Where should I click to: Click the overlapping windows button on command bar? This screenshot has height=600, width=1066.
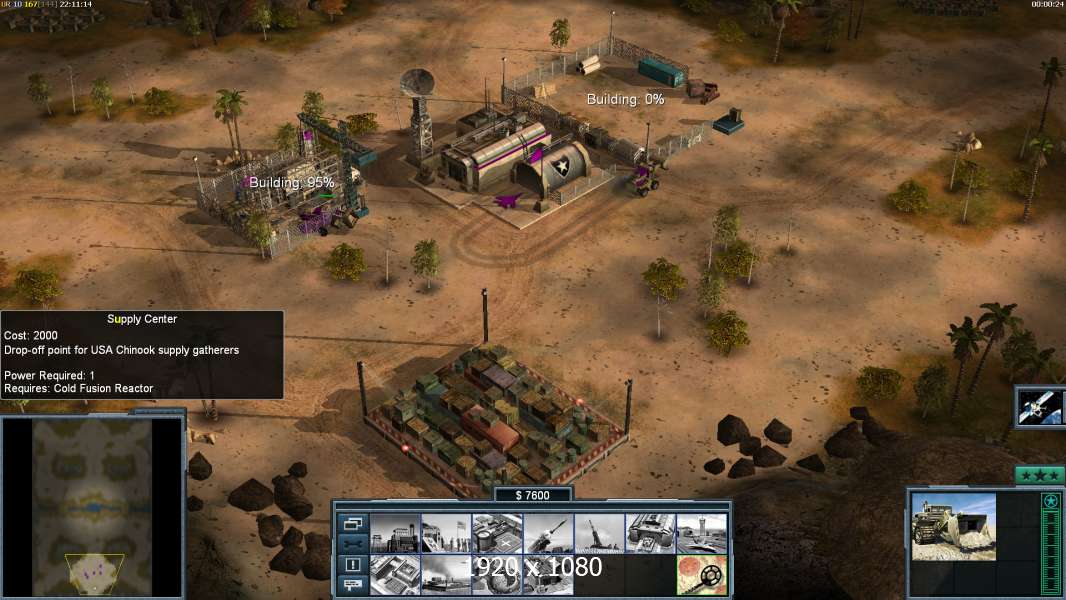(352, 523)
